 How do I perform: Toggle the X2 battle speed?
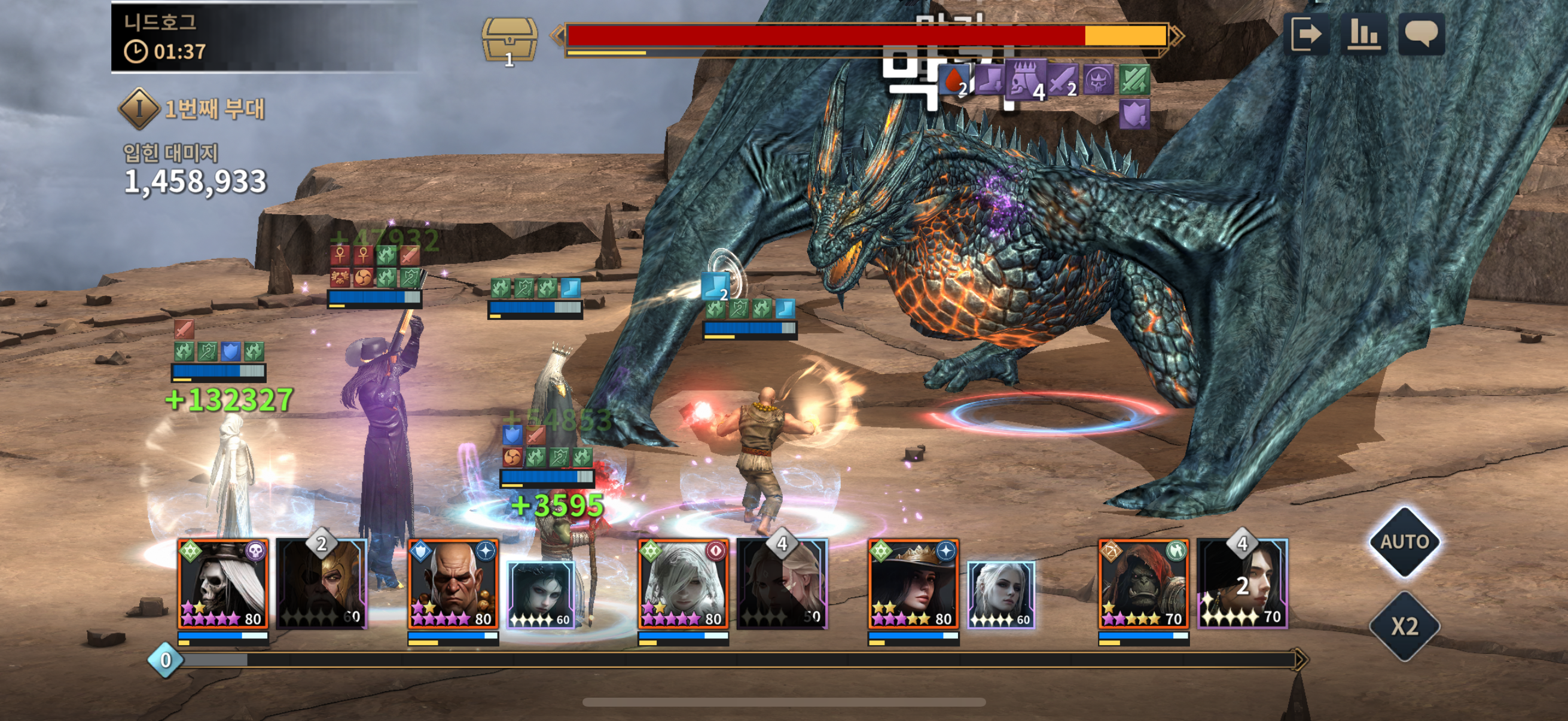pos(1404,625)
